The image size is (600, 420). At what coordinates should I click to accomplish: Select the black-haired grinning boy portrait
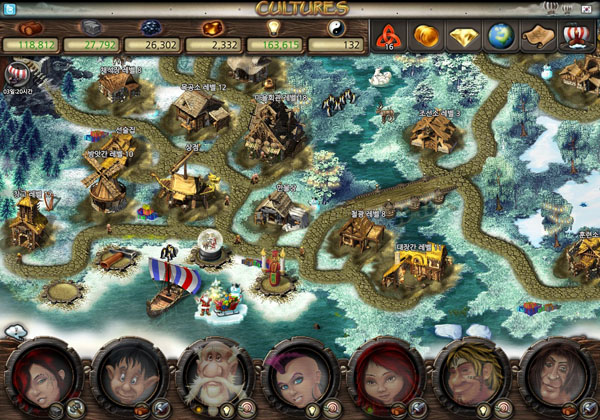pos(127,379)
